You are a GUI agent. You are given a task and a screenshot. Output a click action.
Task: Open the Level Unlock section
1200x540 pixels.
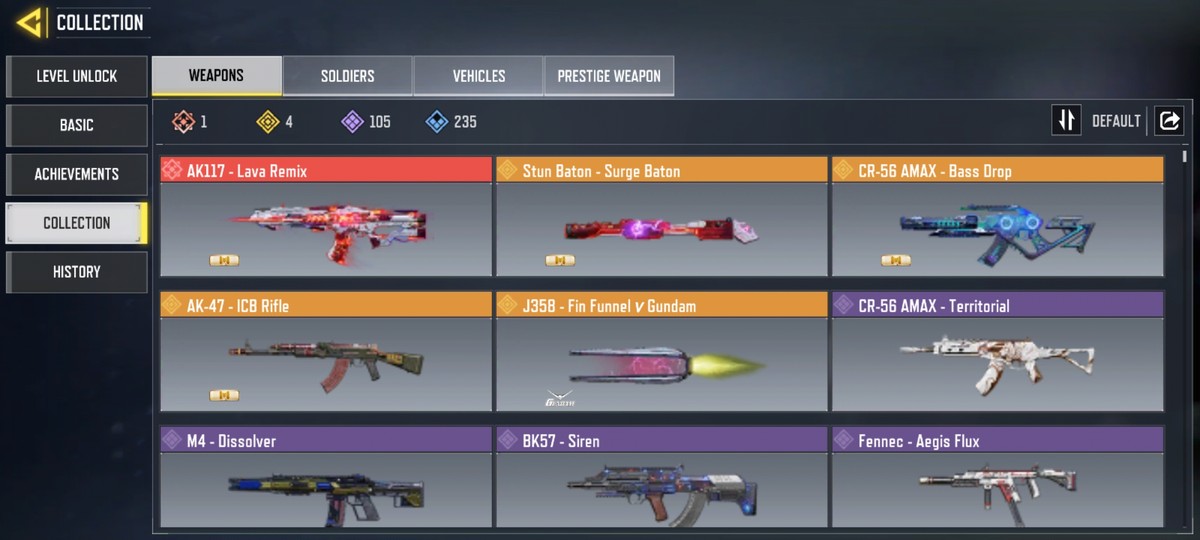[x=76, y=76]
